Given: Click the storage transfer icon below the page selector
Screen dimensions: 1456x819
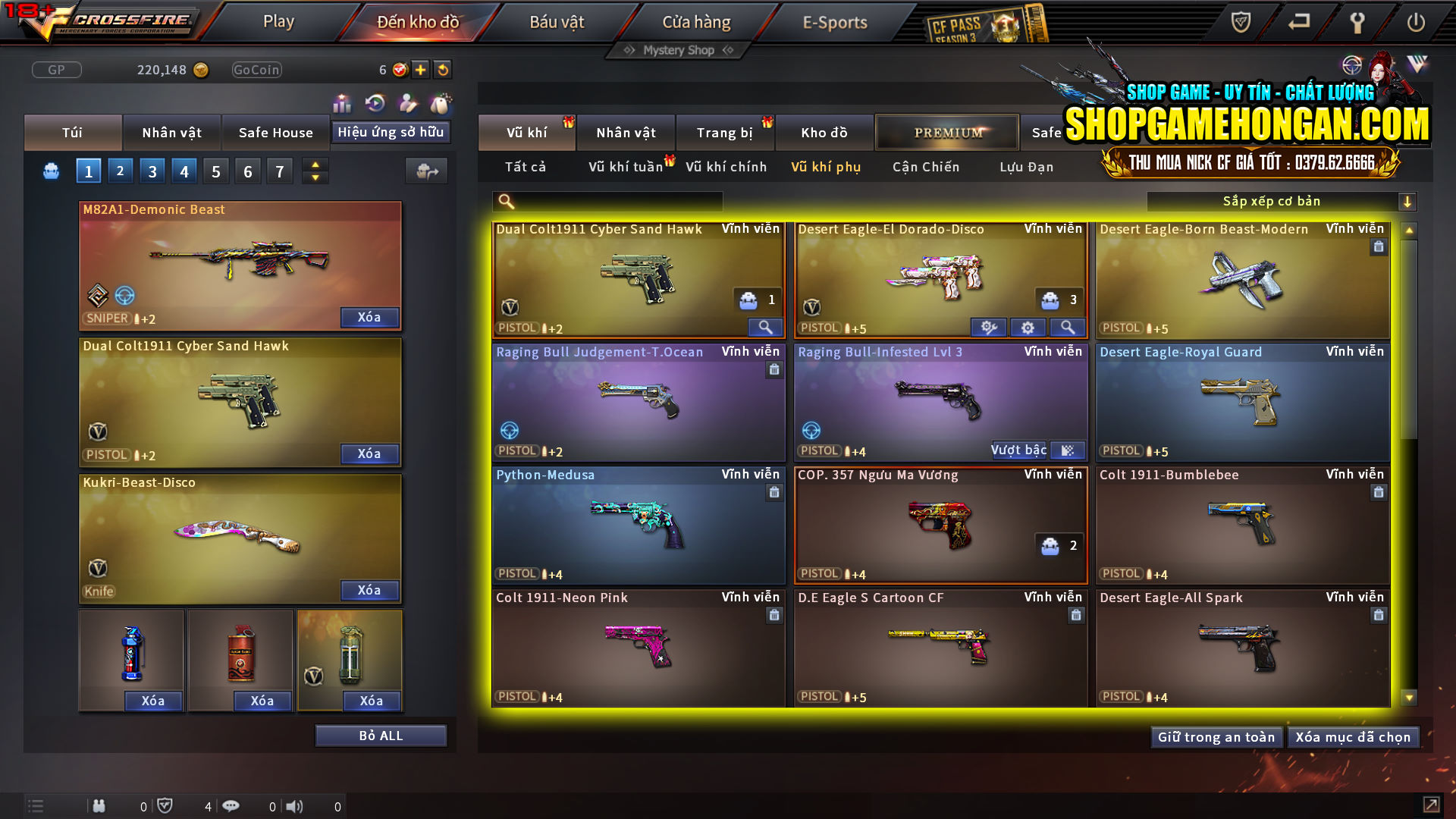Looking at the screenshot, I should (x=426, y=171).
